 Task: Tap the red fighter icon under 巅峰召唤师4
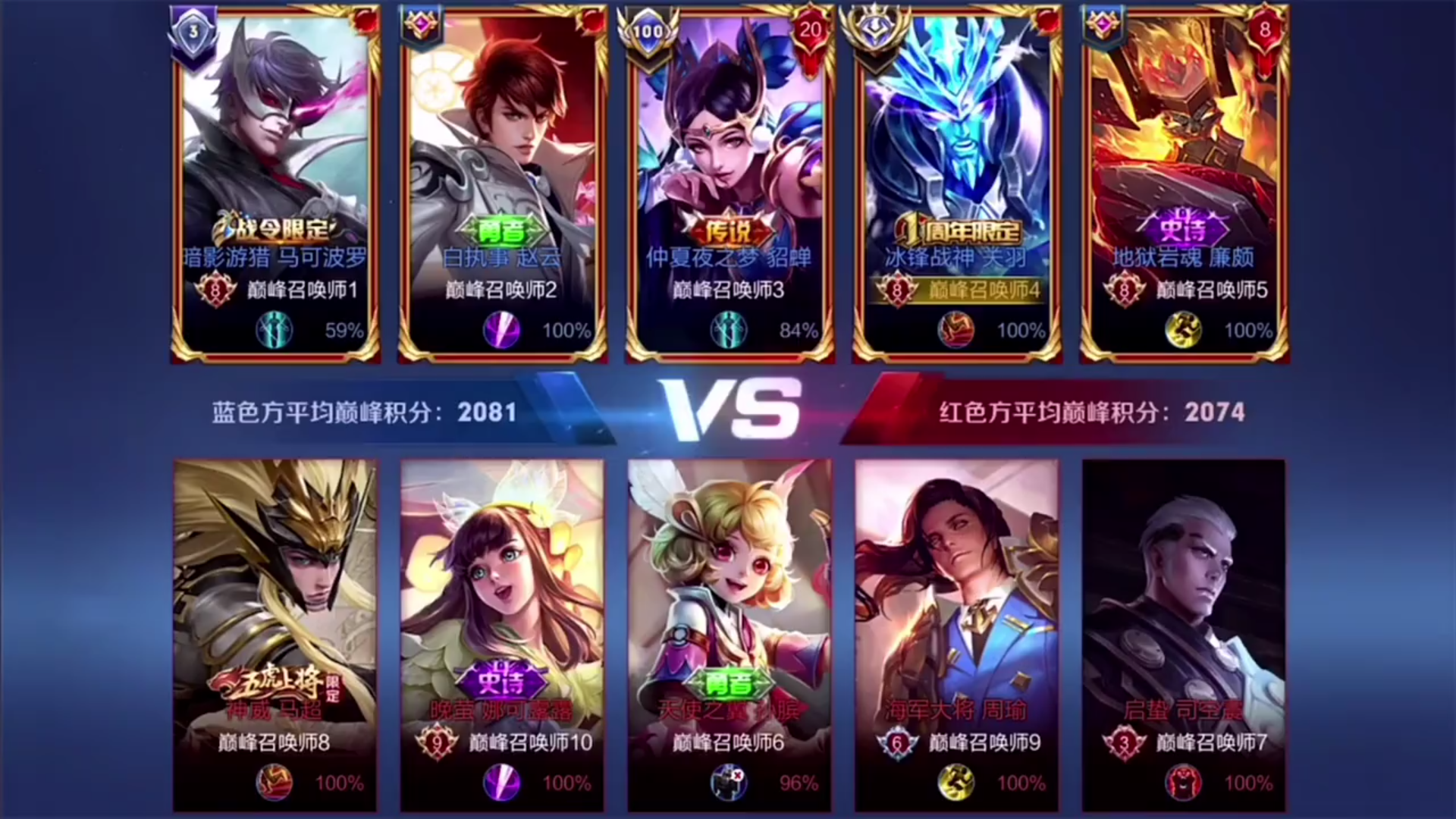pos(957,331)
